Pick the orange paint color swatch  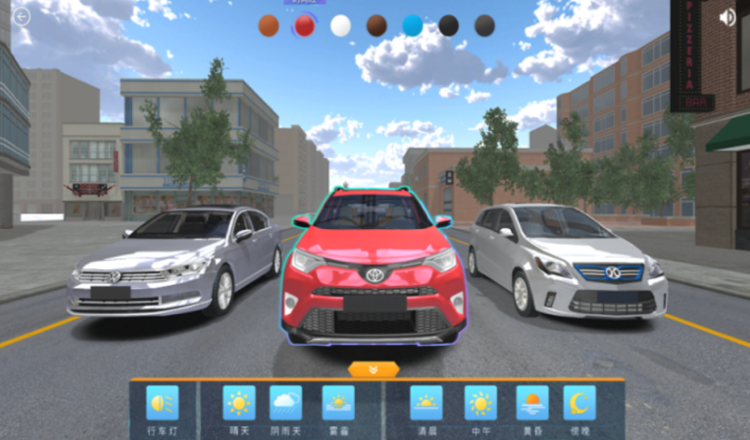pos(269,26)
